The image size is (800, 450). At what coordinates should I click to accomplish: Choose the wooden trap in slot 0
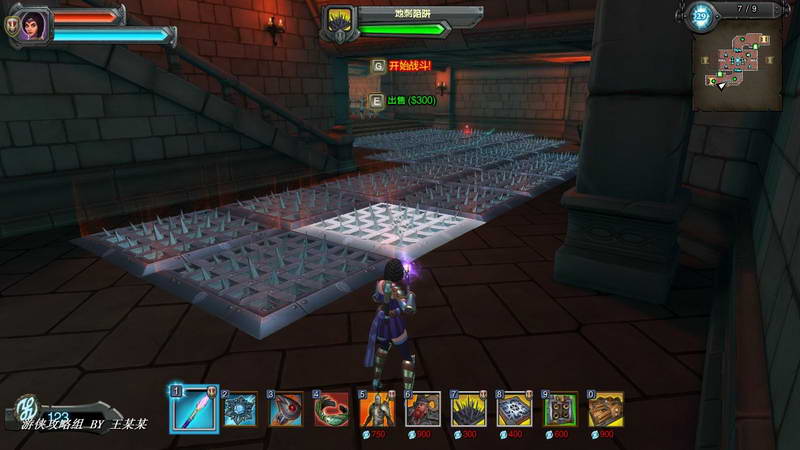tap(606, 408)
